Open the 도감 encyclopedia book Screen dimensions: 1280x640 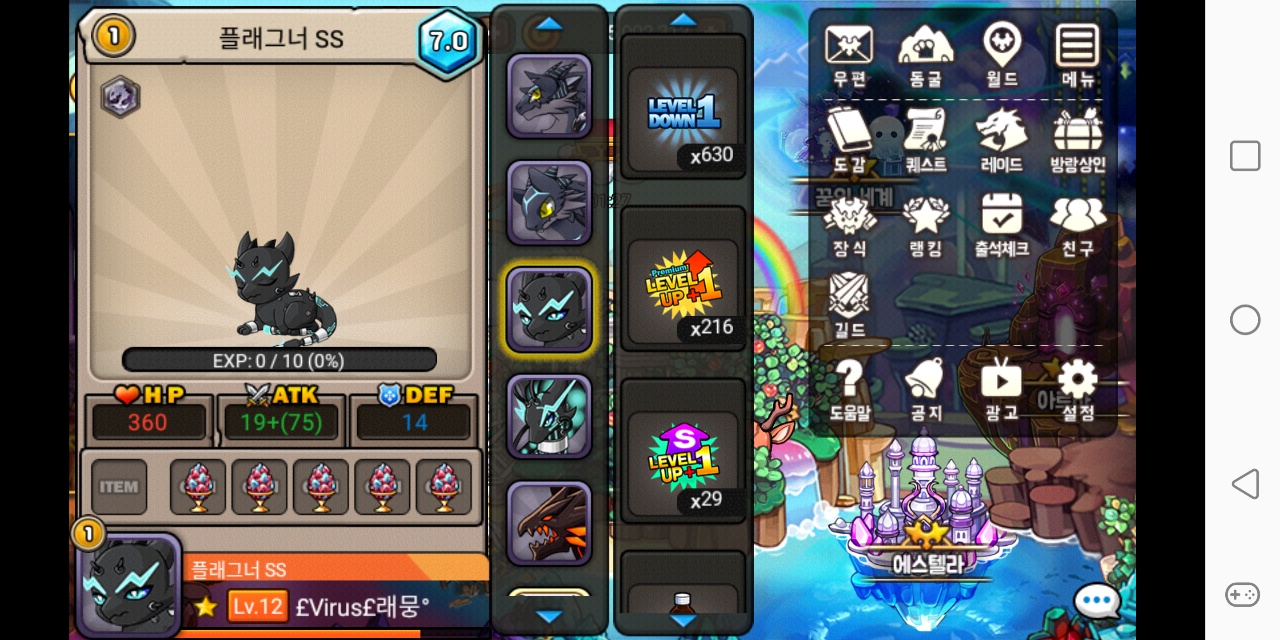[x=849, y=138]
